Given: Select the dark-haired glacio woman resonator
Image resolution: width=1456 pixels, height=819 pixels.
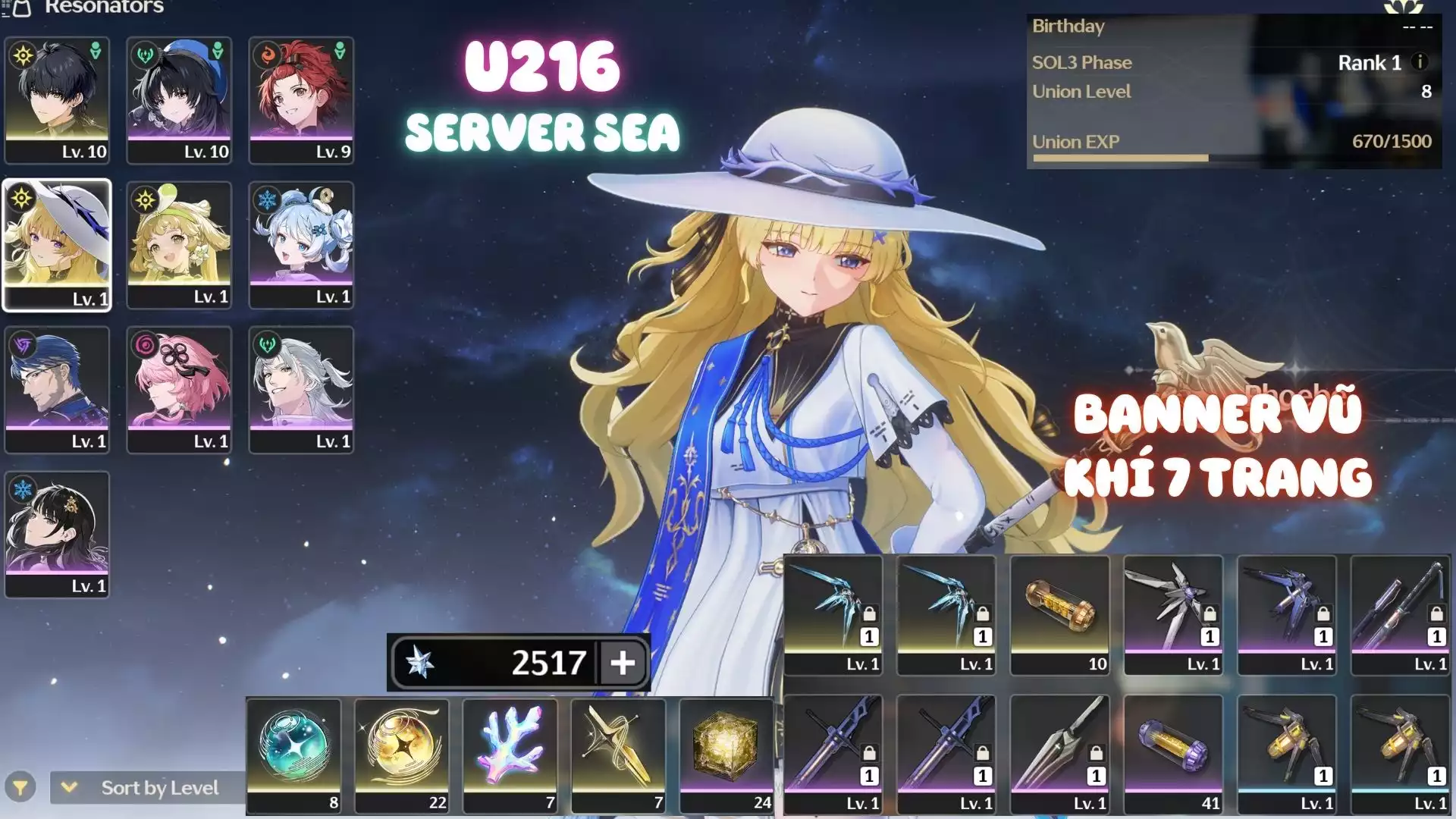Looking at the screenshot, I should pyautogui.click(x=57, y=535).
